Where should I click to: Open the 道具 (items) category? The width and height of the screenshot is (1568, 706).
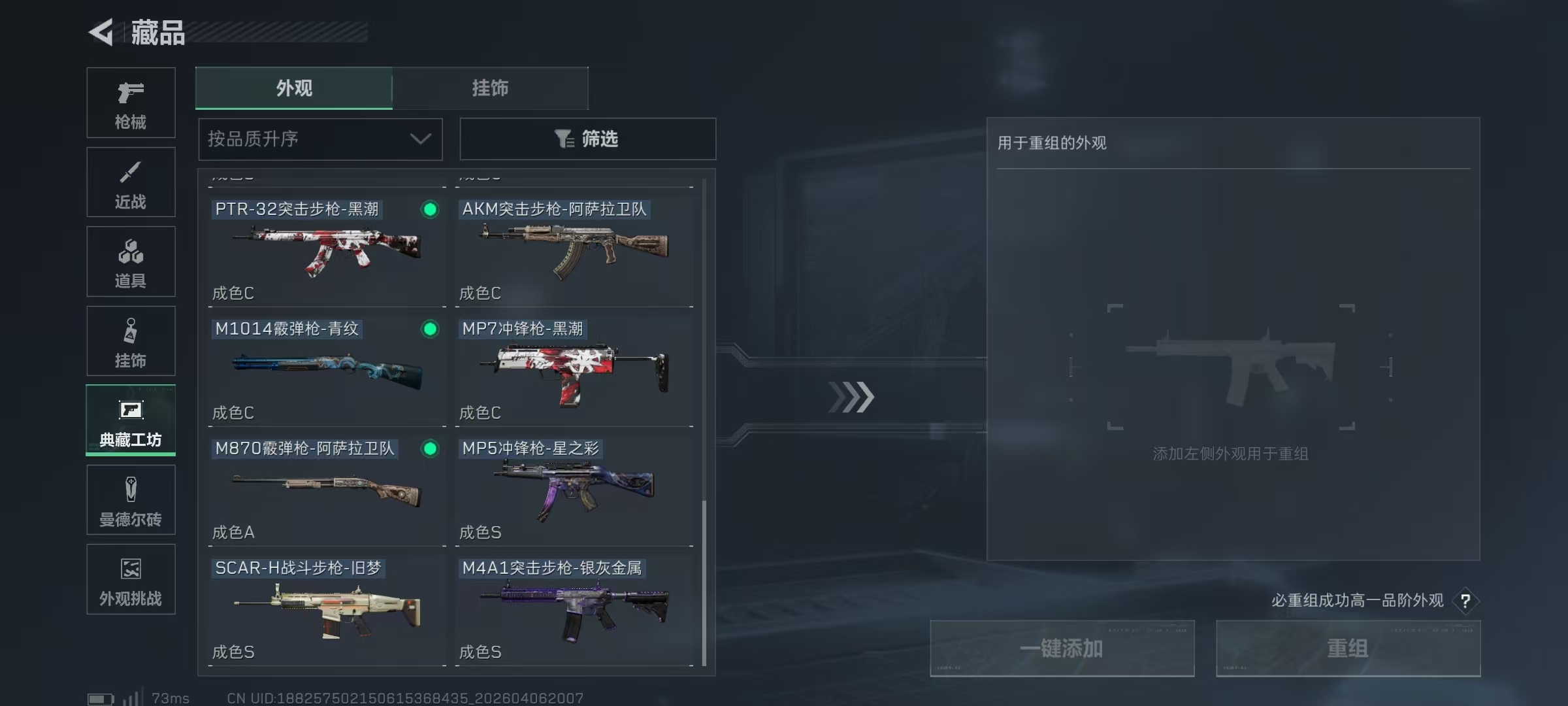click(131, 261)
